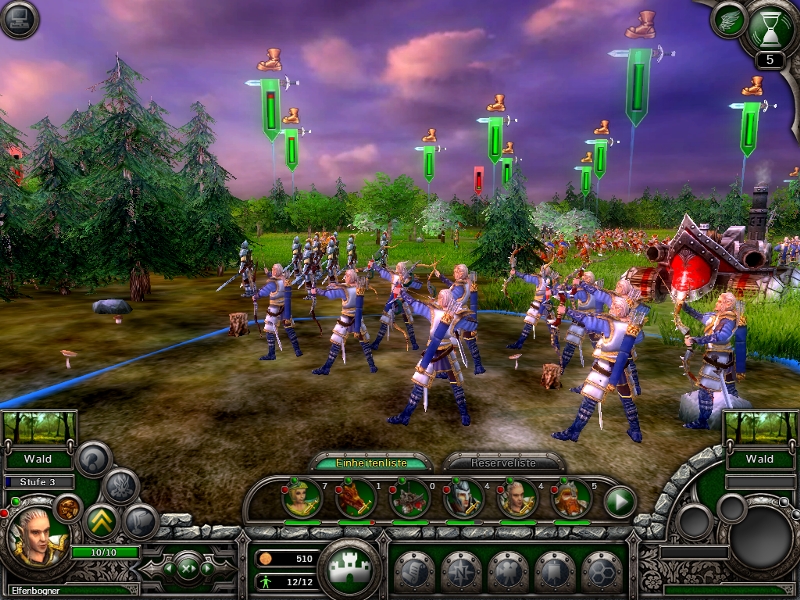Select the helmeted knight unit portrait
Screen dimensions: 800x600
pyautogui.click(x=463, y=498)
